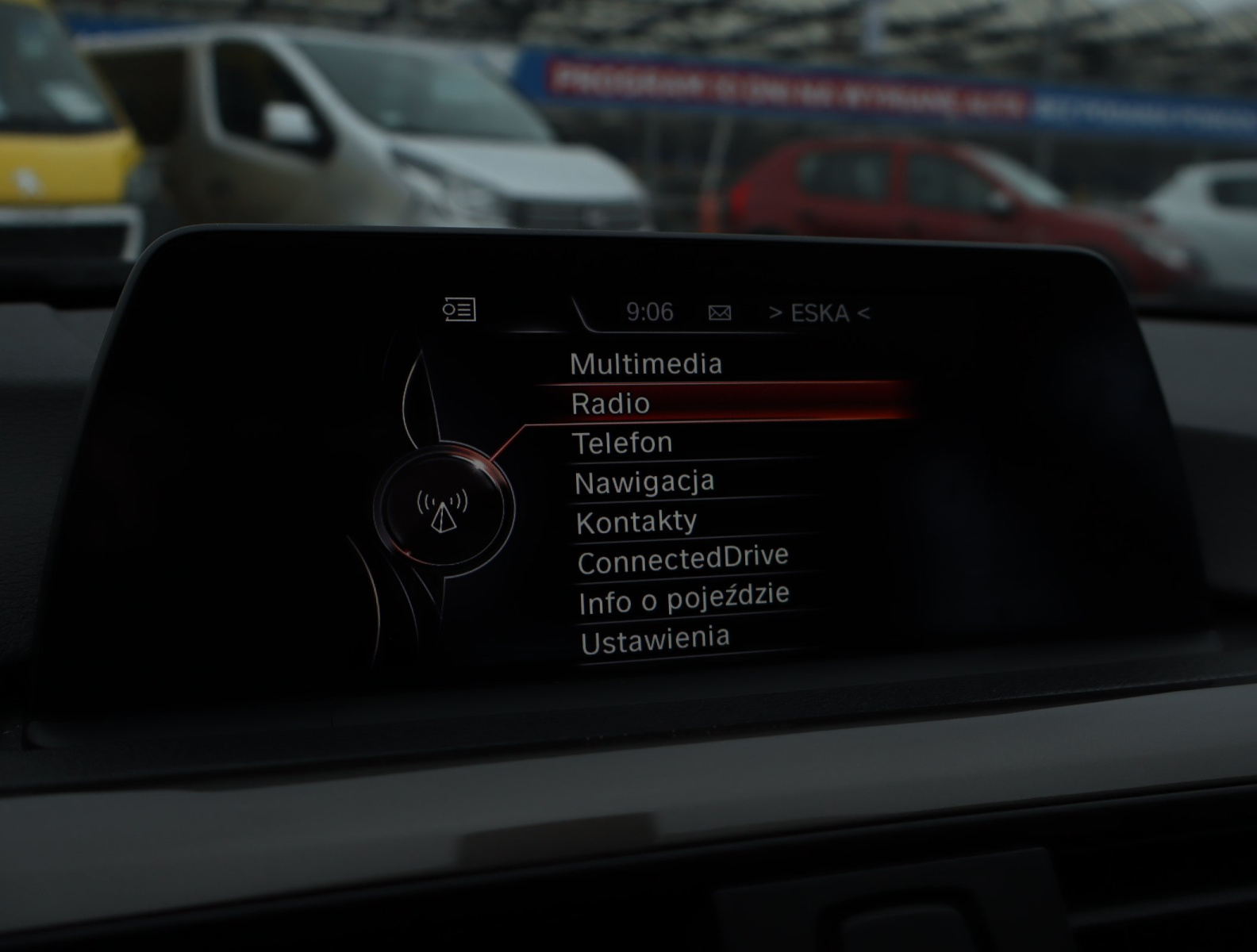Go to Kontakty in the list
The height and width of the screenshot is (952, 1257).
(636, 521)
